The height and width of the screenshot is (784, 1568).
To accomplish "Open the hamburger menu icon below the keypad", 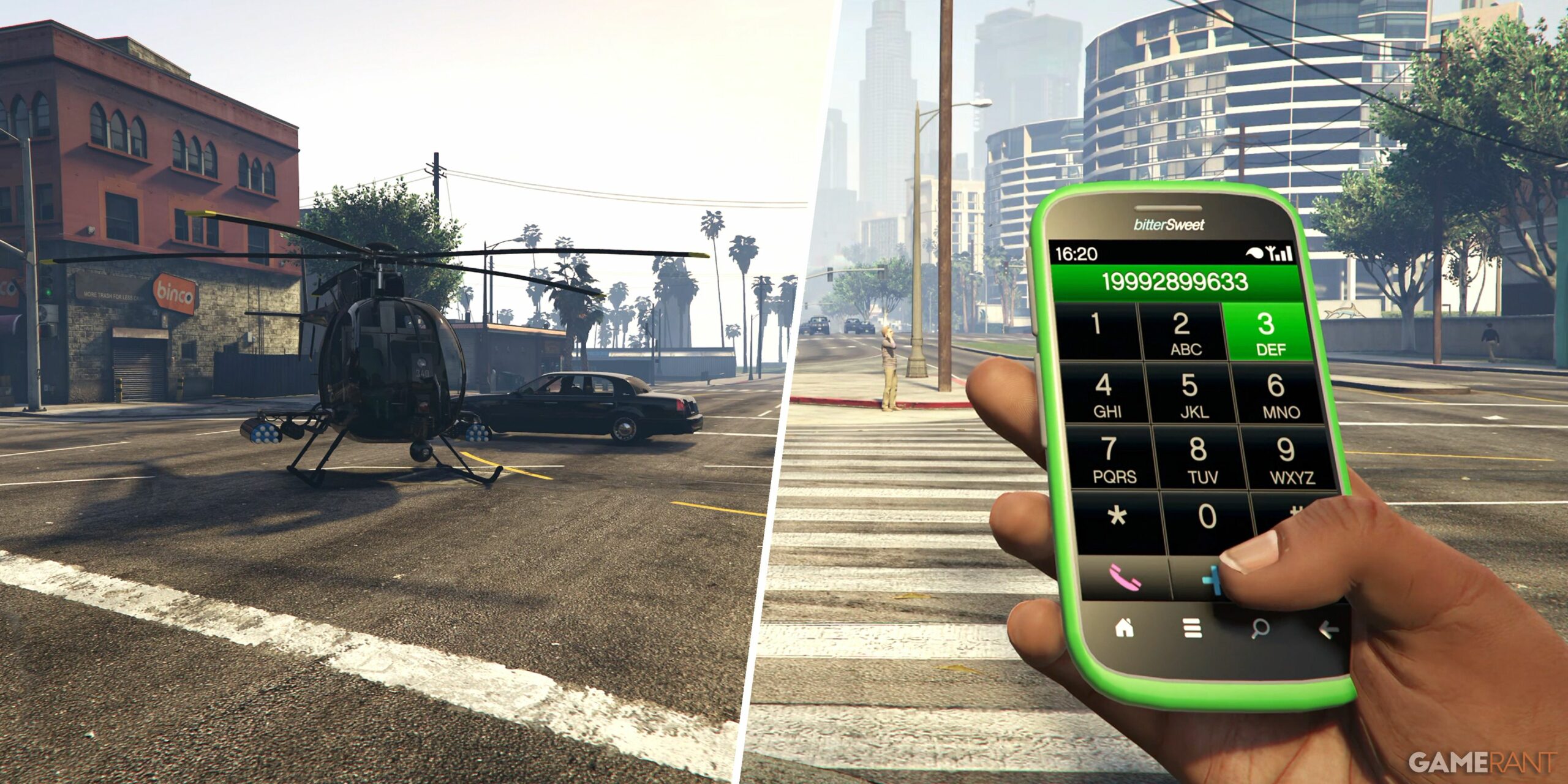I will (1191, 628).
